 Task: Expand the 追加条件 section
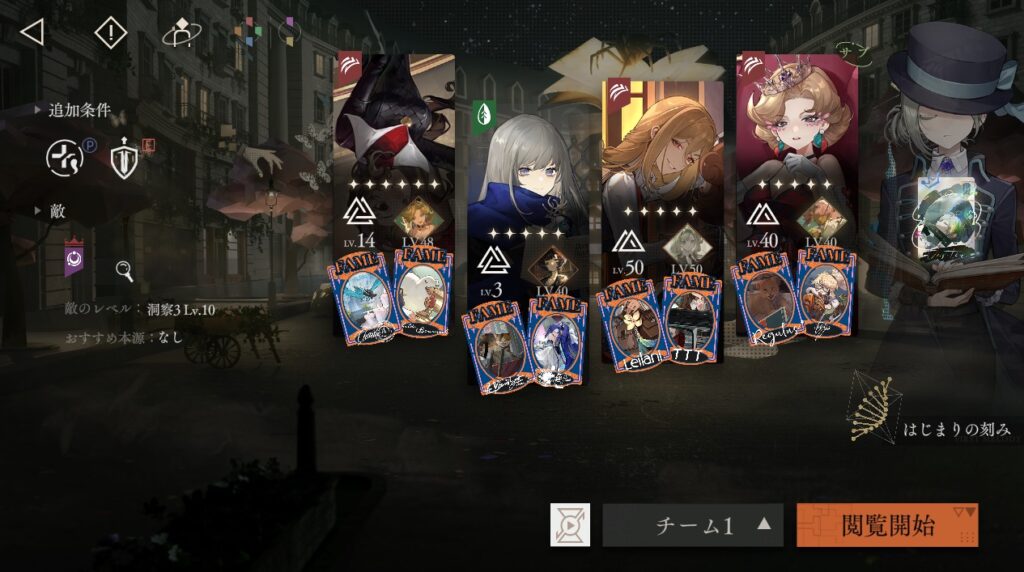[72, 110]
